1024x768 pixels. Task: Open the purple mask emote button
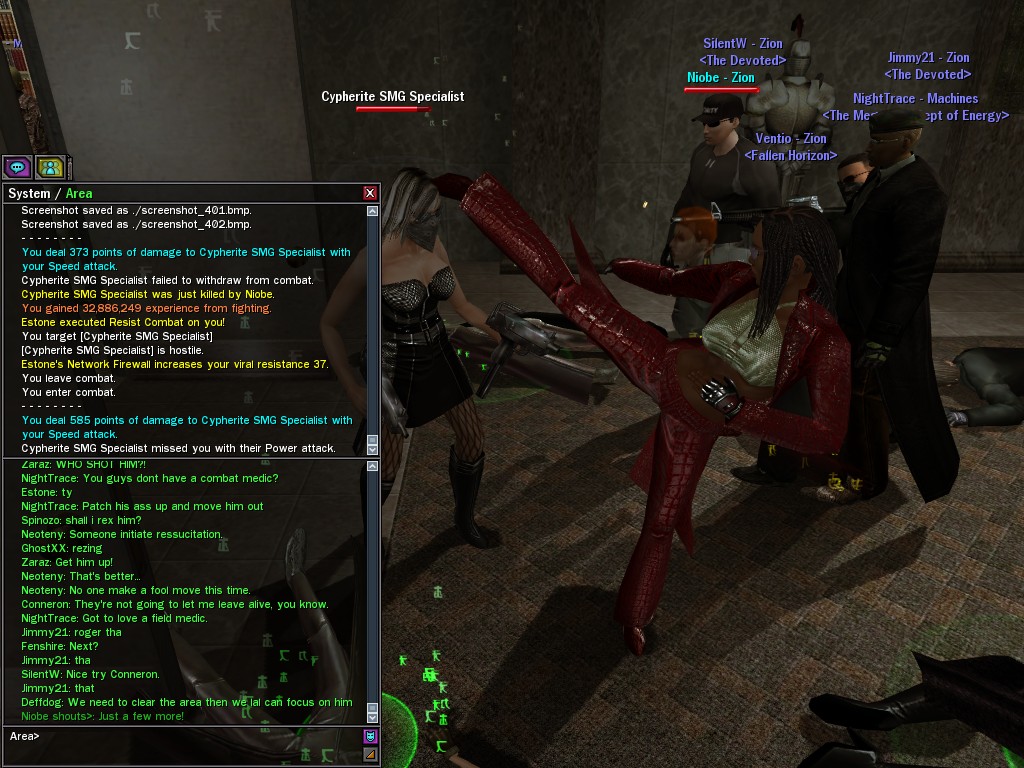(x=370, y=736)
